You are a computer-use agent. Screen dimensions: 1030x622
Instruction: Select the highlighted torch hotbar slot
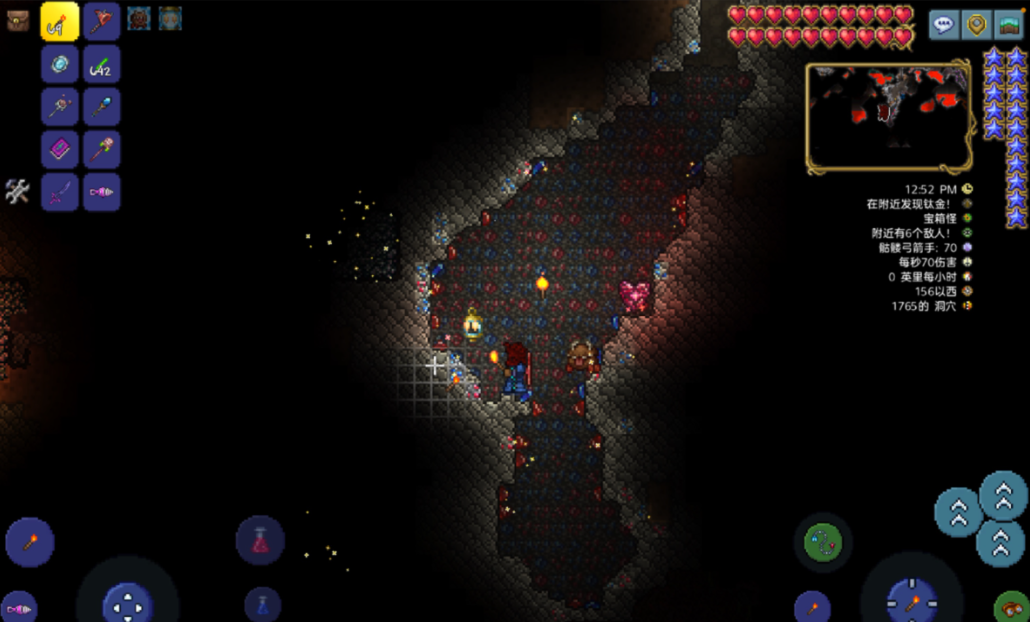(x=60, y=21)
